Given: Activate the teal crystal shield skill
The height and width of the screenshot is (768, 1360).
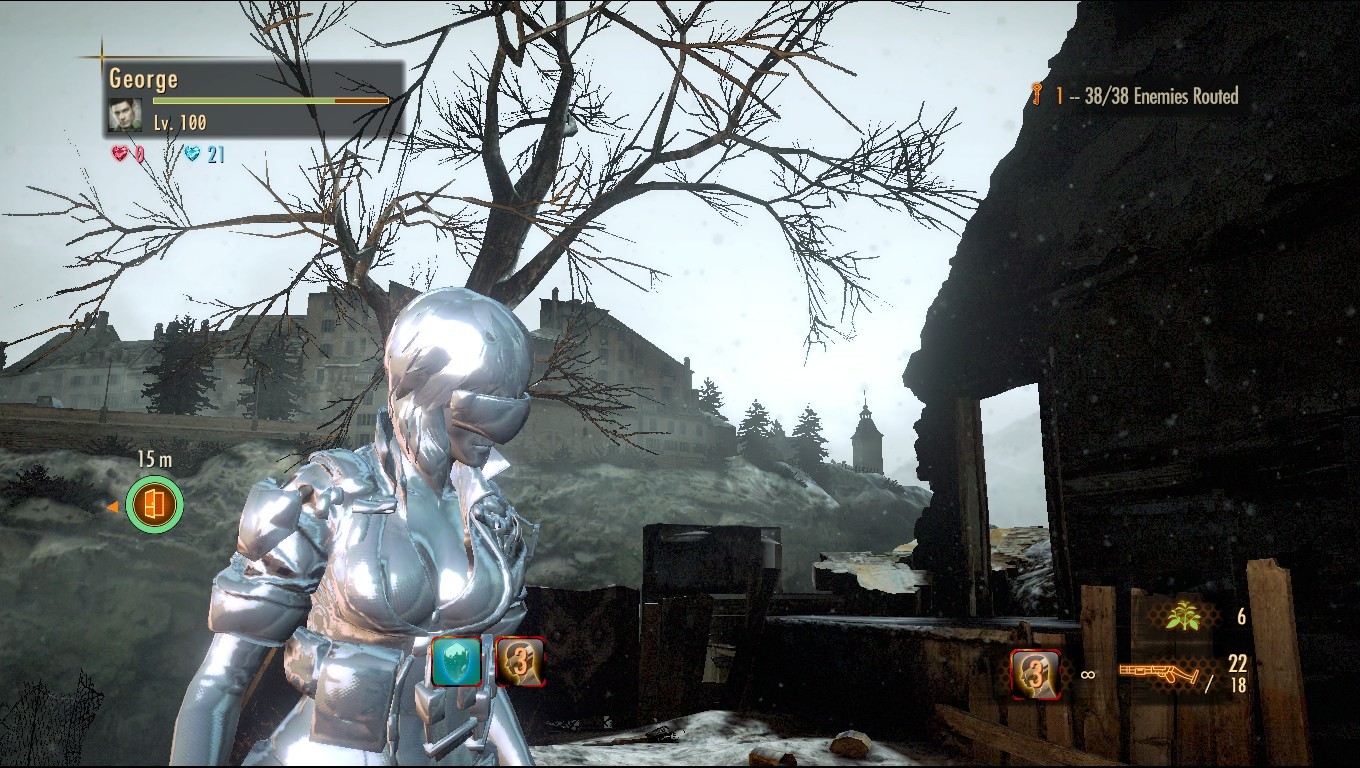Looking at the screenshot, I should point(458,662).
